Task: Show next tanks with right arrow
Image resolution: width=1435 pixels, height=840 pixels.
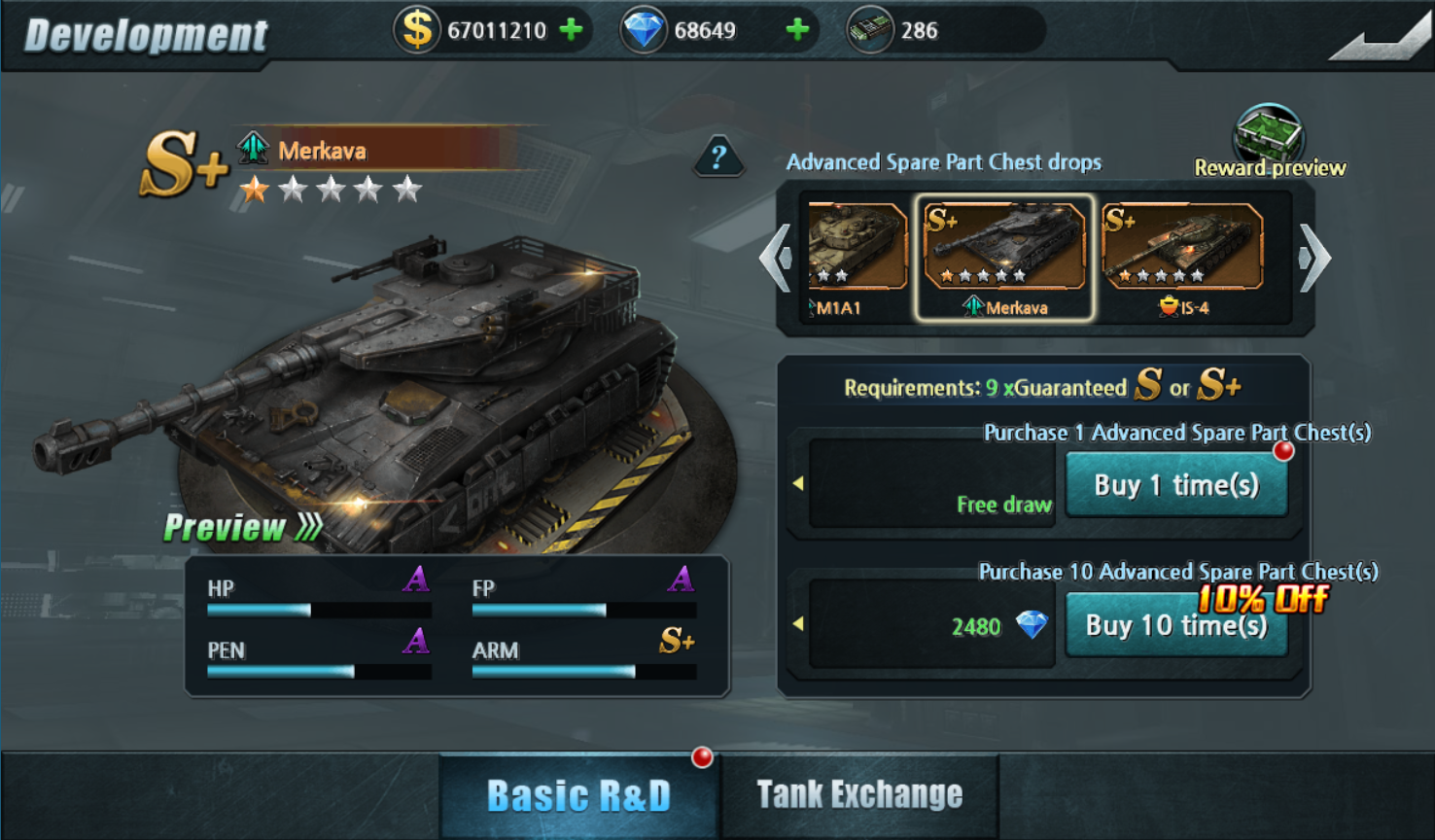Action: coord(1313,258)
